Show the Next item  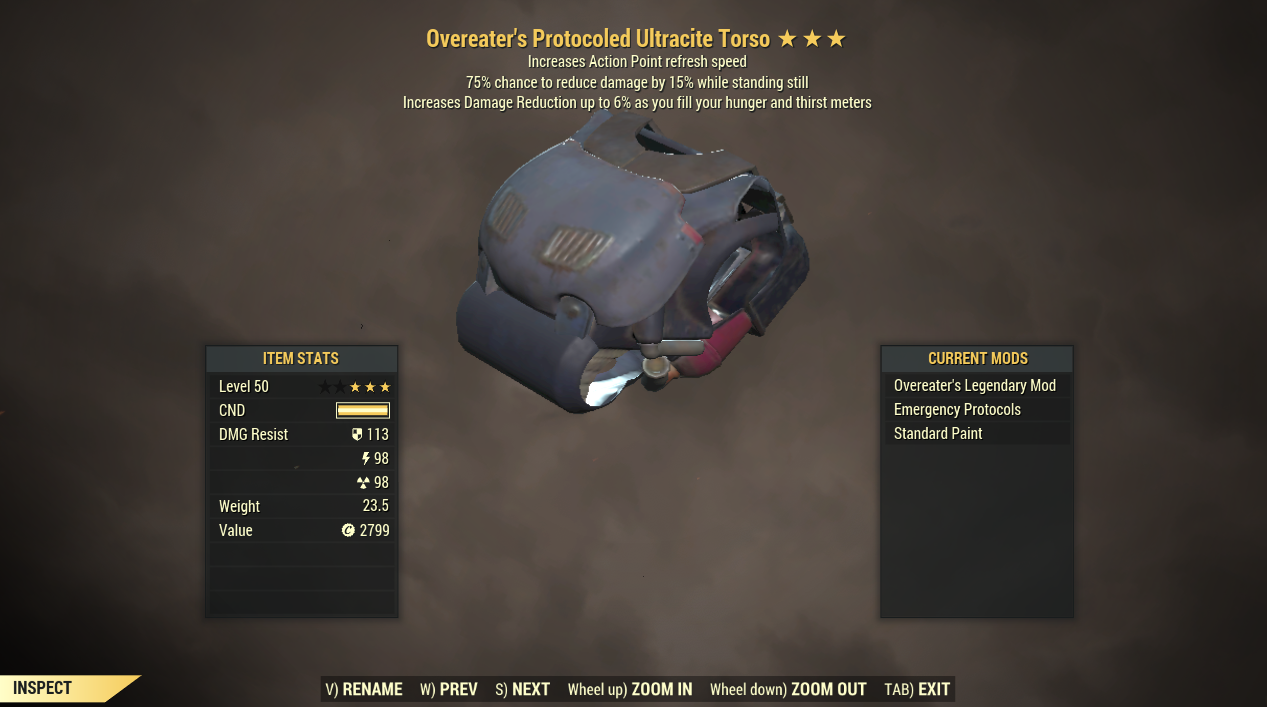pos(522,689)
